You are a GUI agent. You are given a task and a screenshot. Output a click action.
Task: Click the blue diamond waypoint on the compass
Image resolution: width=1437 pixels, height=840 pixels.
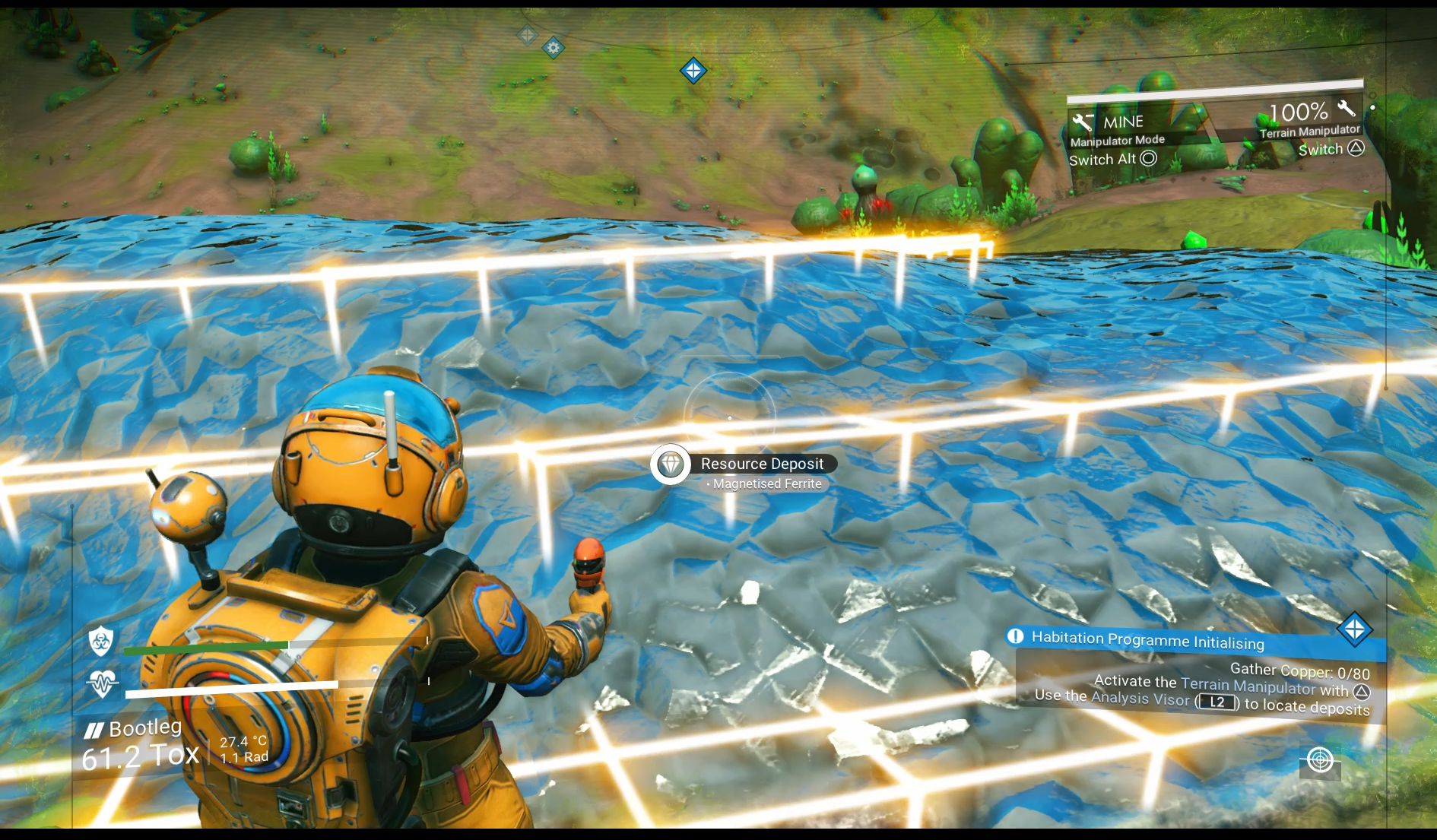coord(693,70)
